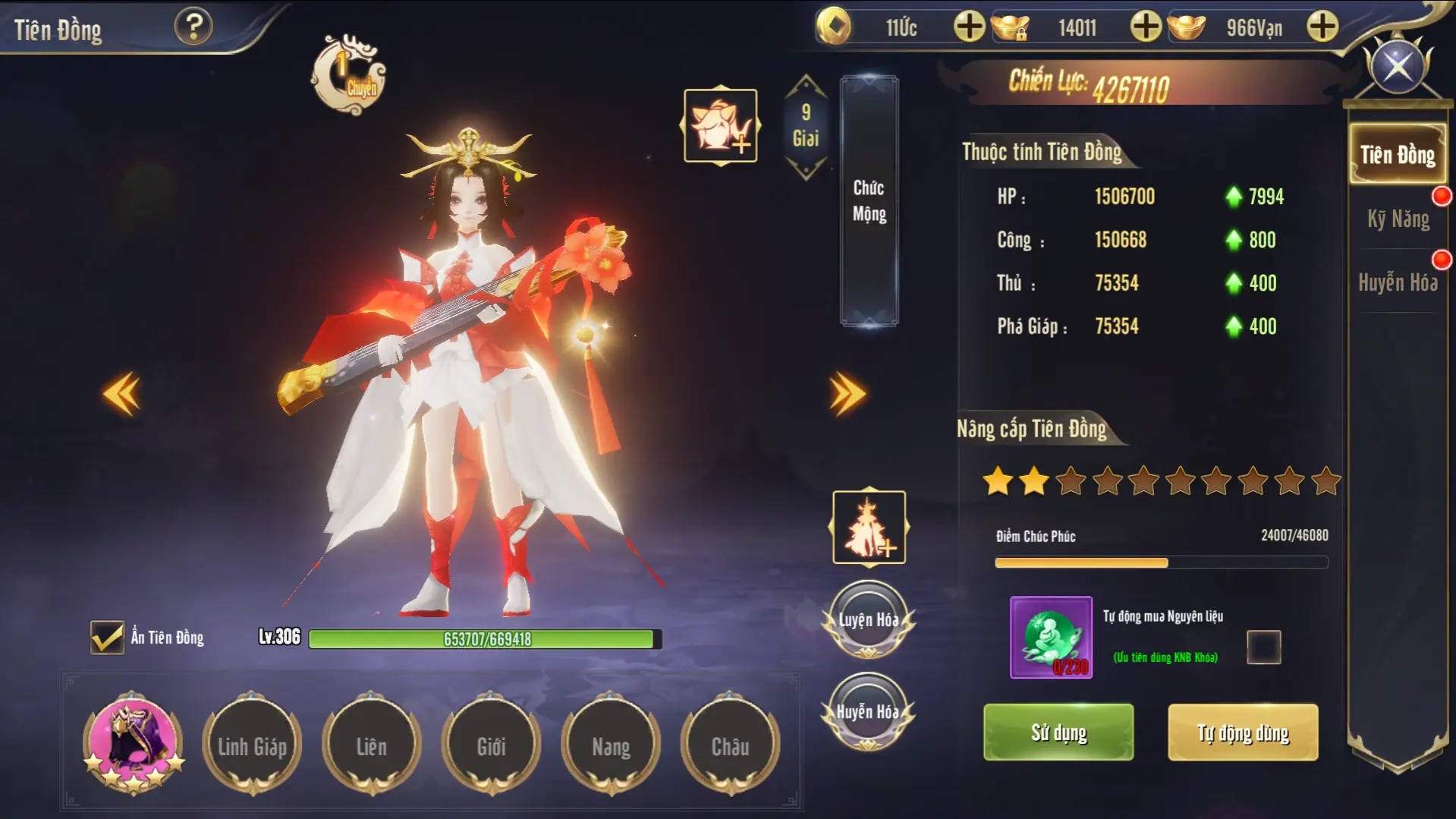
Task: Click the green upgrade material item icon
Action: [1051, 638]
